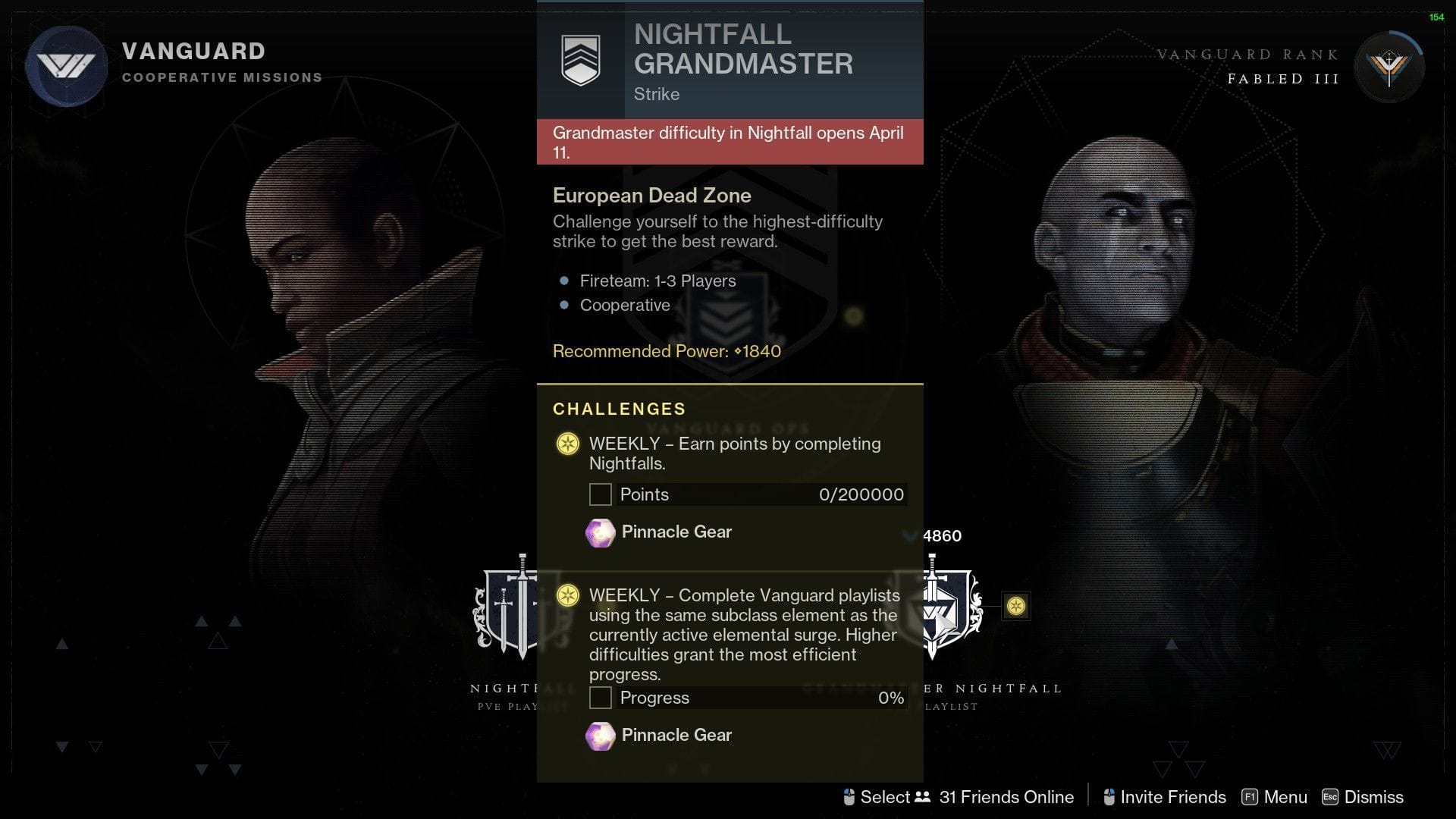Check the Points challenge checkbox

[600, 494]
